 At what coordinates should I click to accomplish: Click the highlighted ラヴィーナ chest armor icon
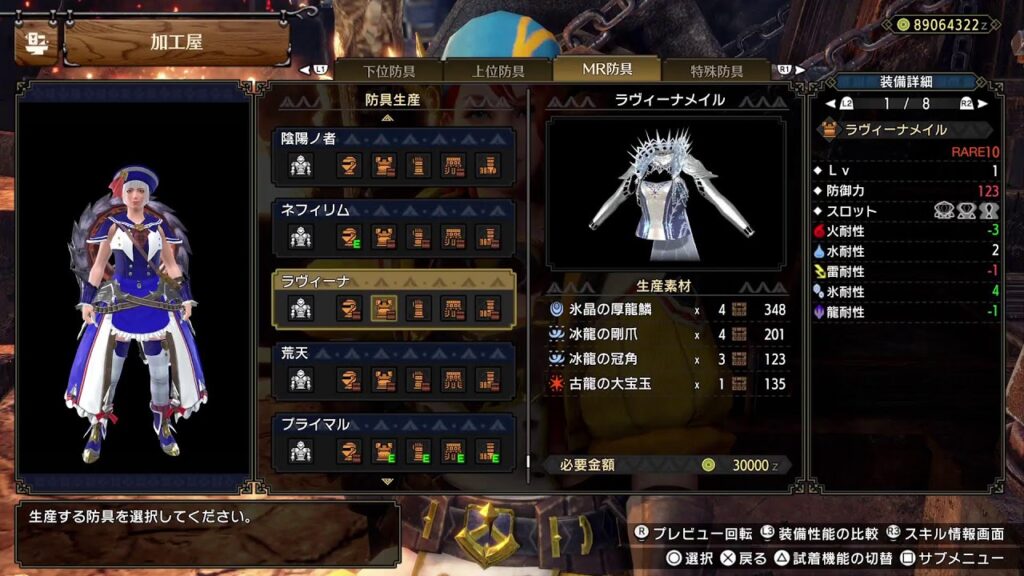(385, 308)
